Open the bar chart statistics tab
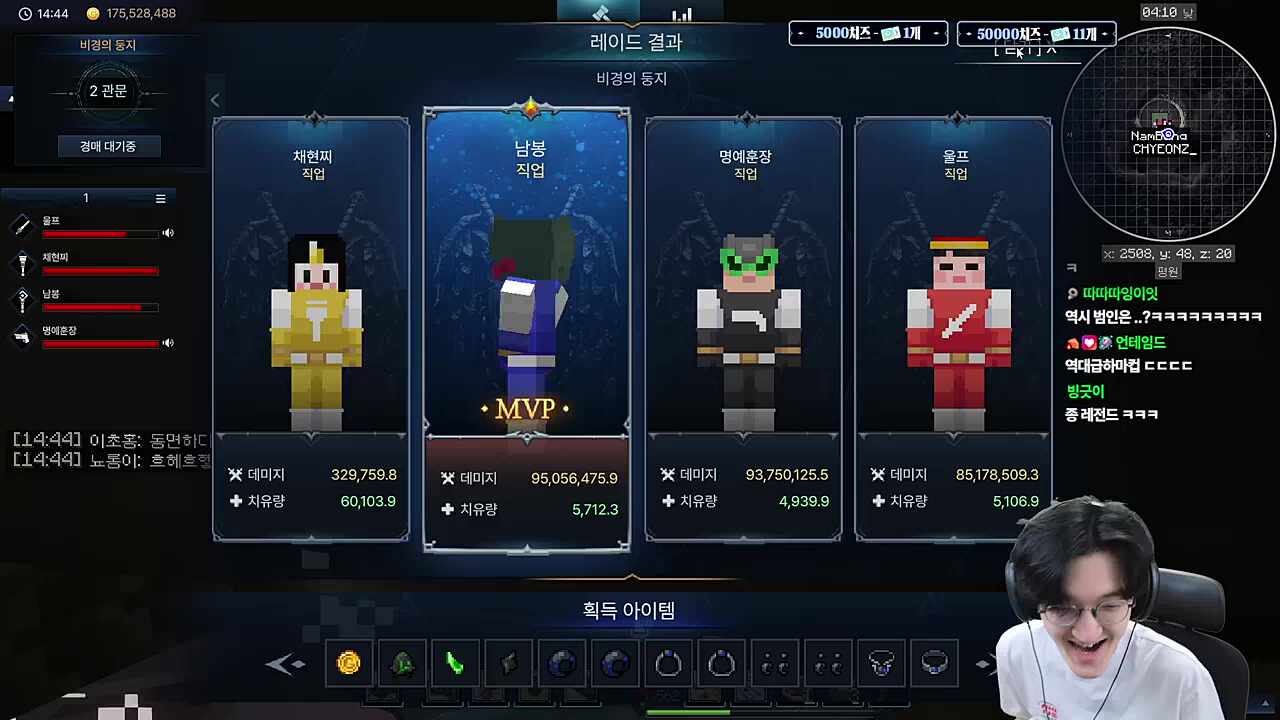Image resolution: width=1280 pixels, height=720 pixels. 684,13
